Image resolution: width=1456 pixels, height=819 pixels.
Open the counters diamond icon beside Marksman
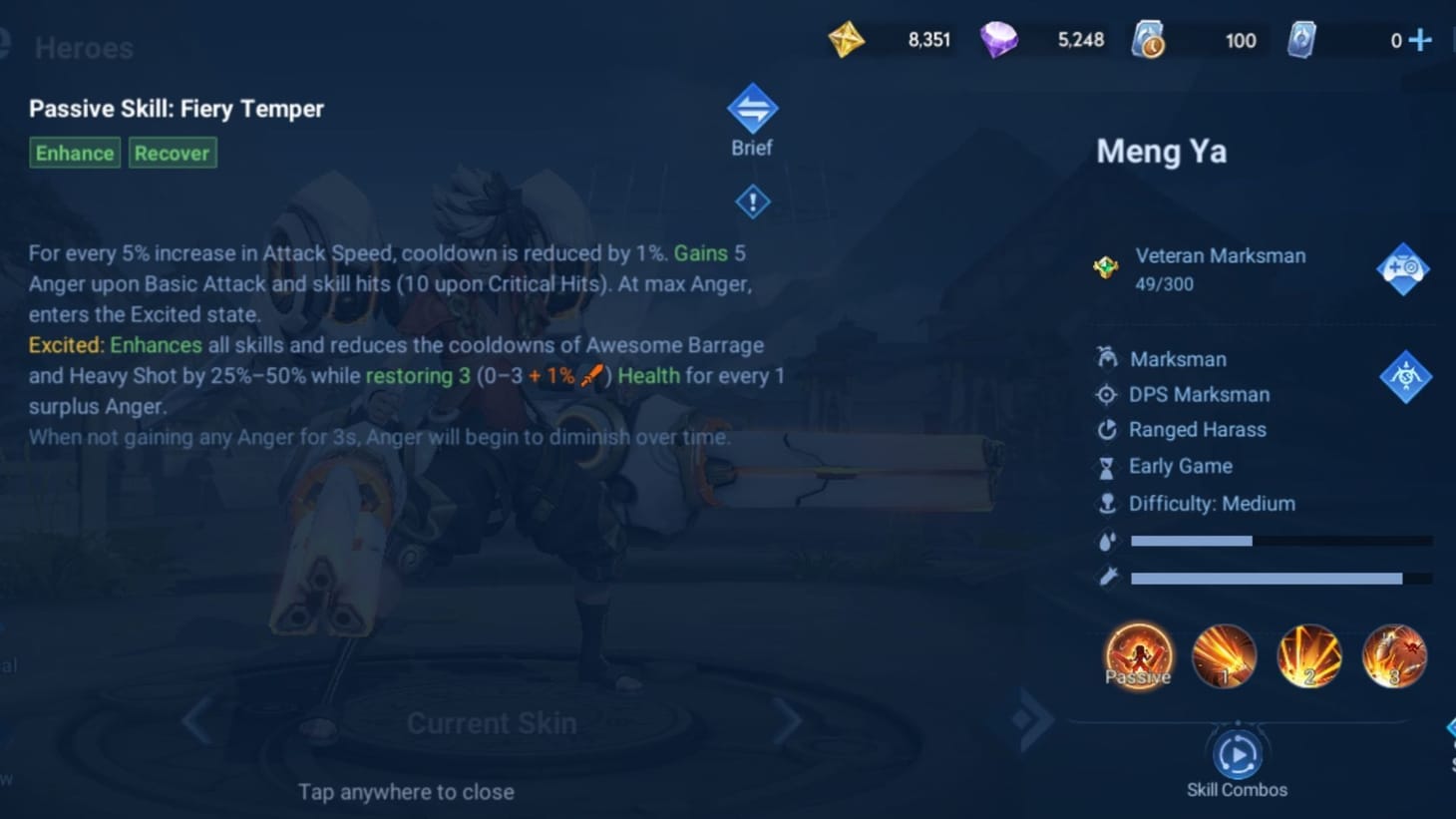[x=1407, y=377]
